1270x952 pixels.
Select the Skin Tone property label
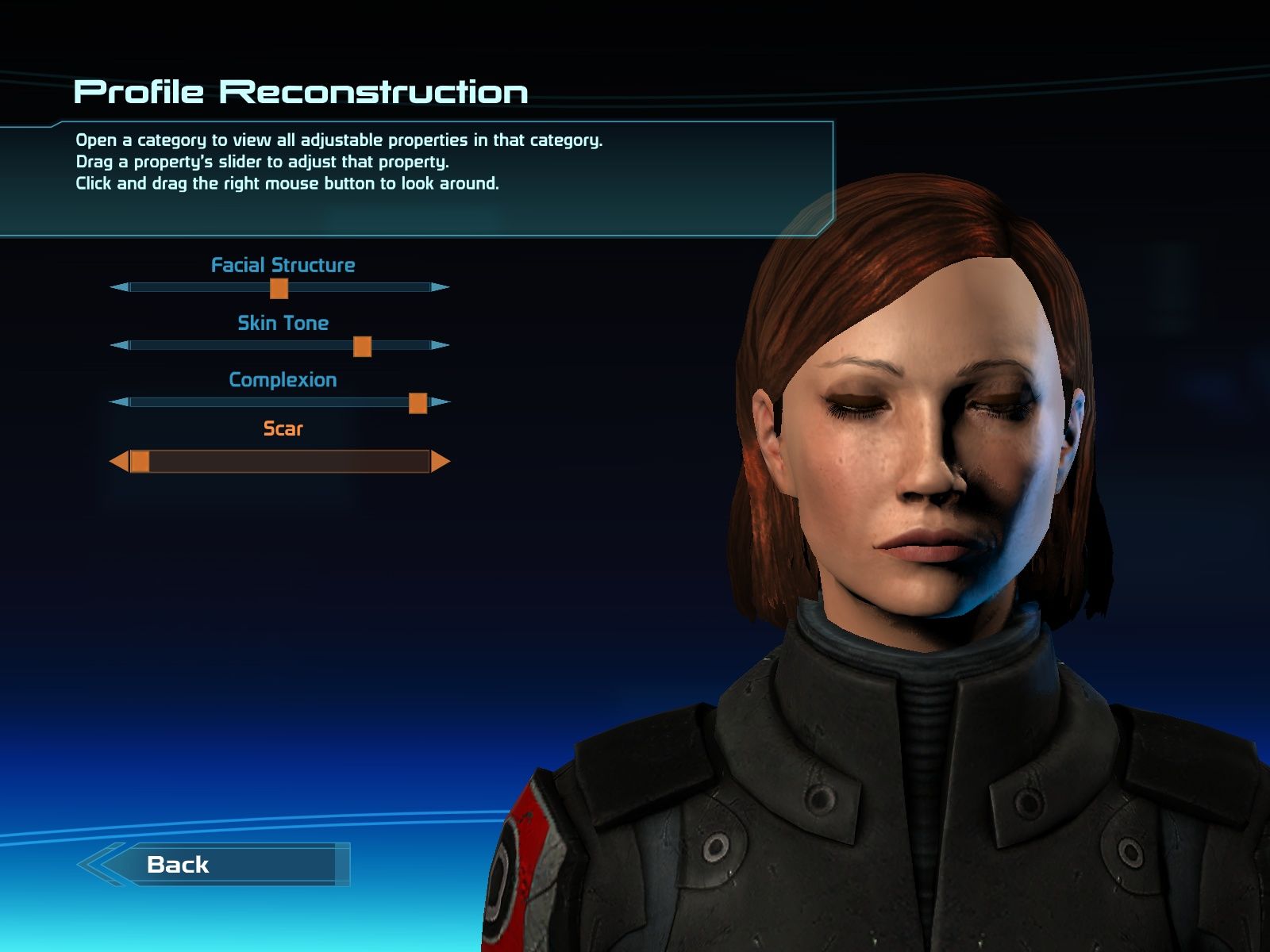click(283, 323)
